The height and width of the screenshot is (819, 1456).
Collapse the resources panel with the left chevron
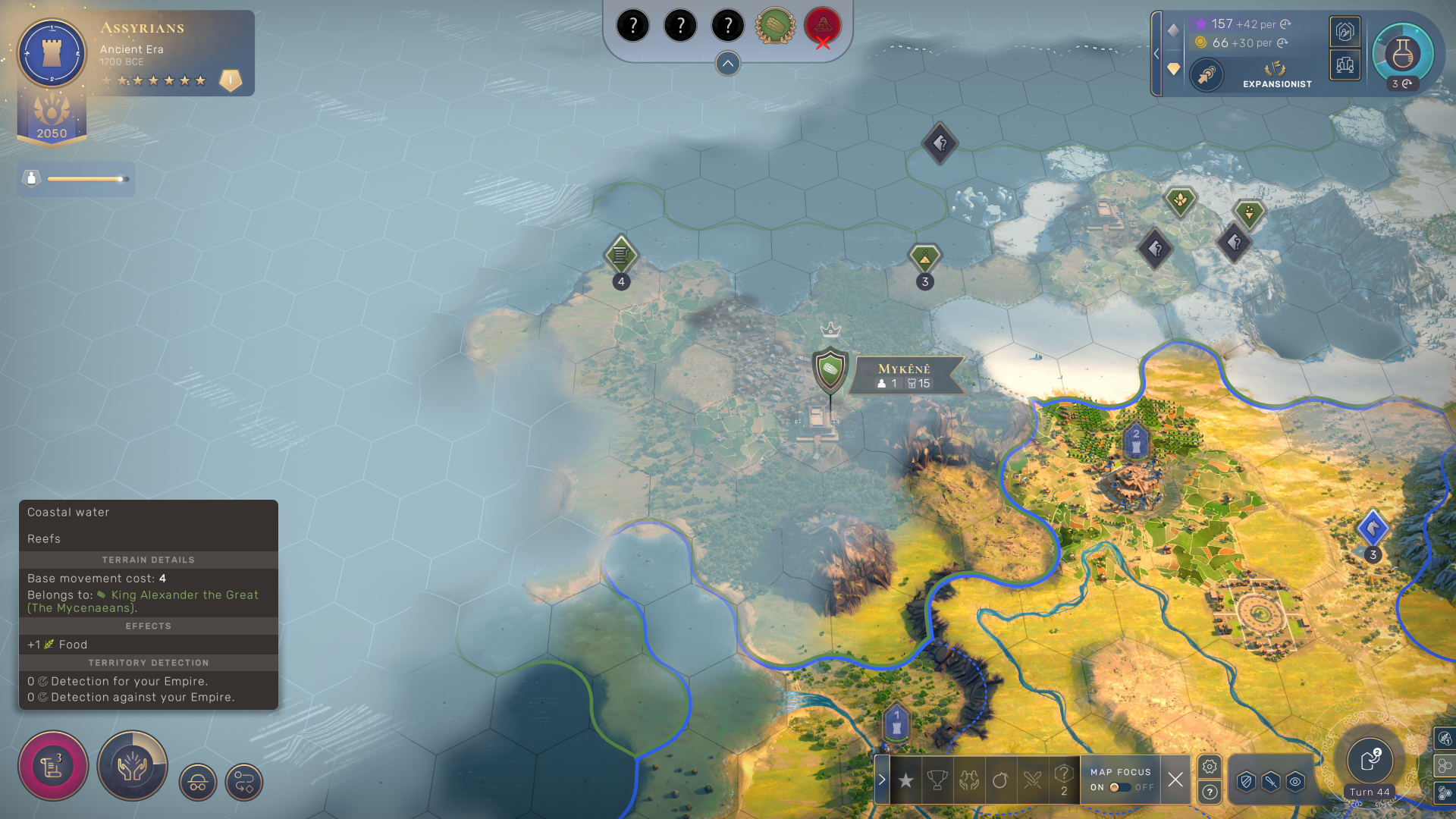coord(1156,53)
